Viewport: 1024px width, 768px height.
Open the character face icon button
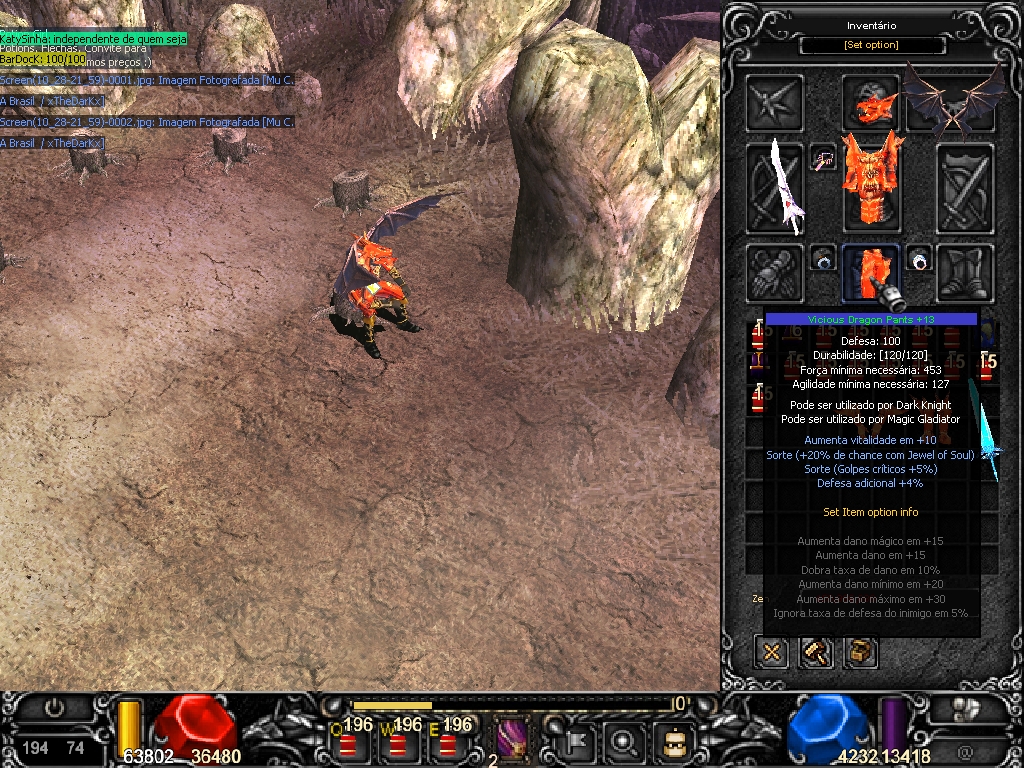pos(674,742)
